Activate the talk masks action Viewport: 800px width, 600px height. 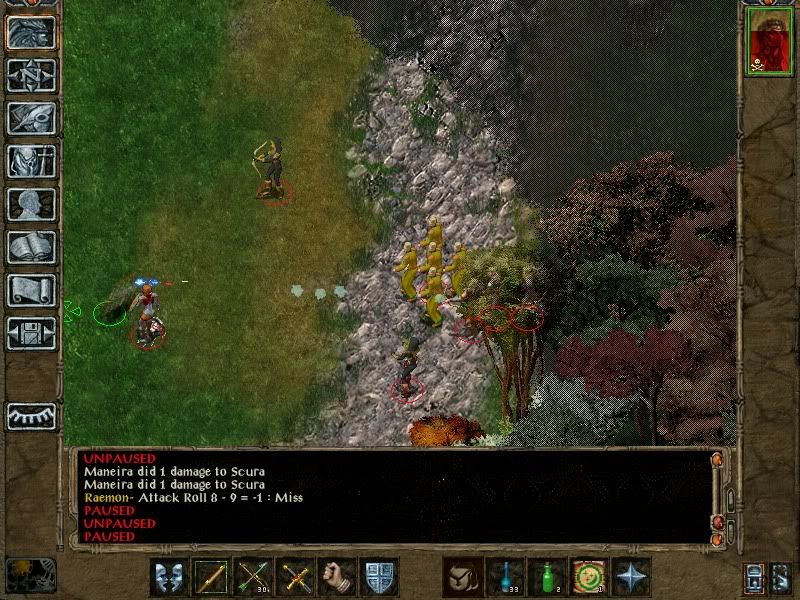point(169,577)
